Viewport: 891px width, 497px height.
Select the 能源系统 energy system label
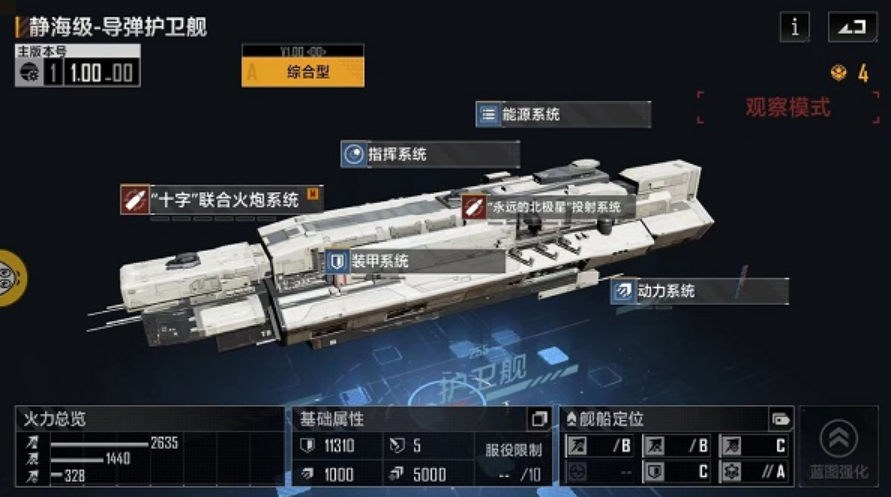(x=563, y=115)
